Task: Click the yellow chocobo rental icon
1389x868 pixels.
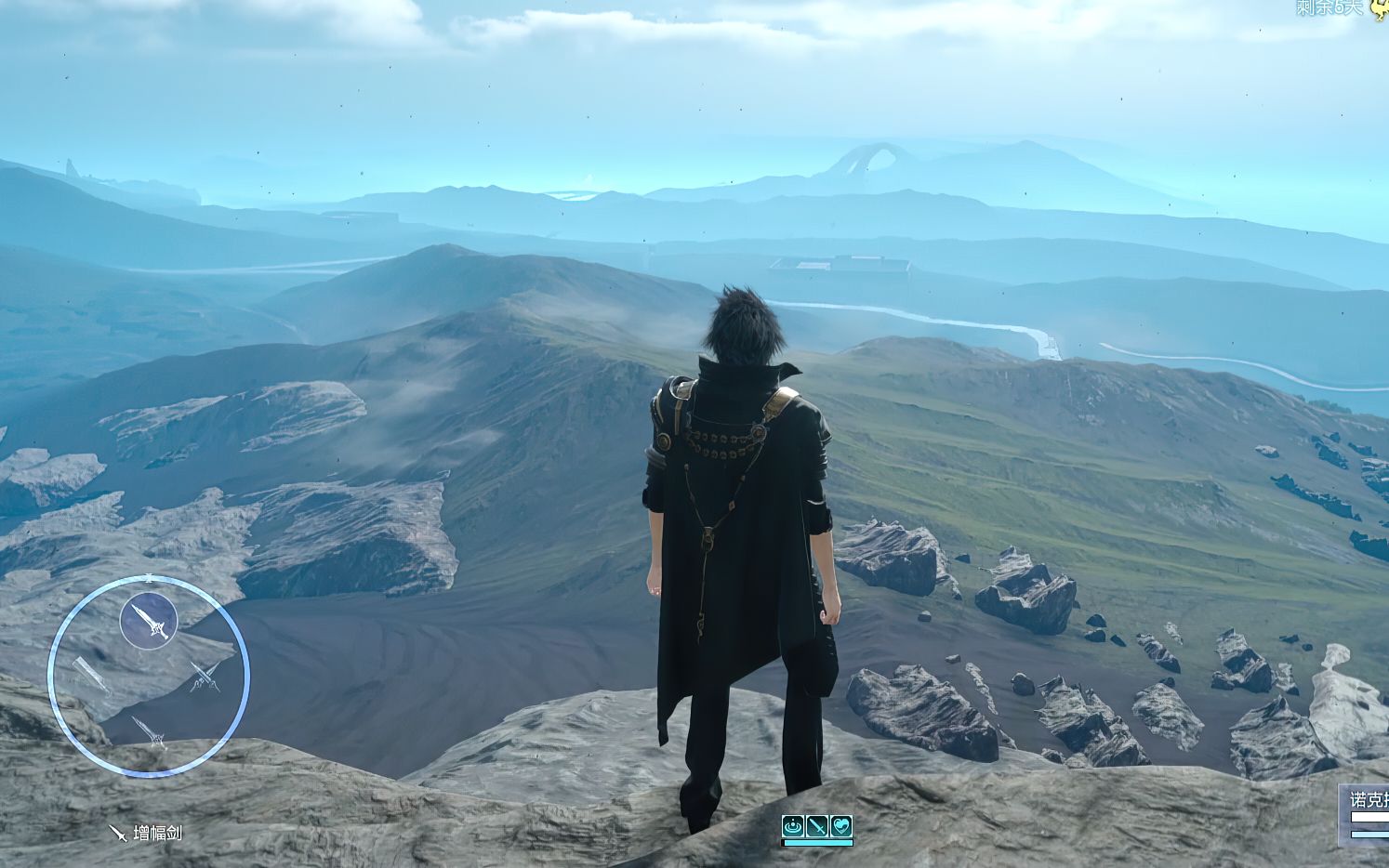Action: (1379, 7)
